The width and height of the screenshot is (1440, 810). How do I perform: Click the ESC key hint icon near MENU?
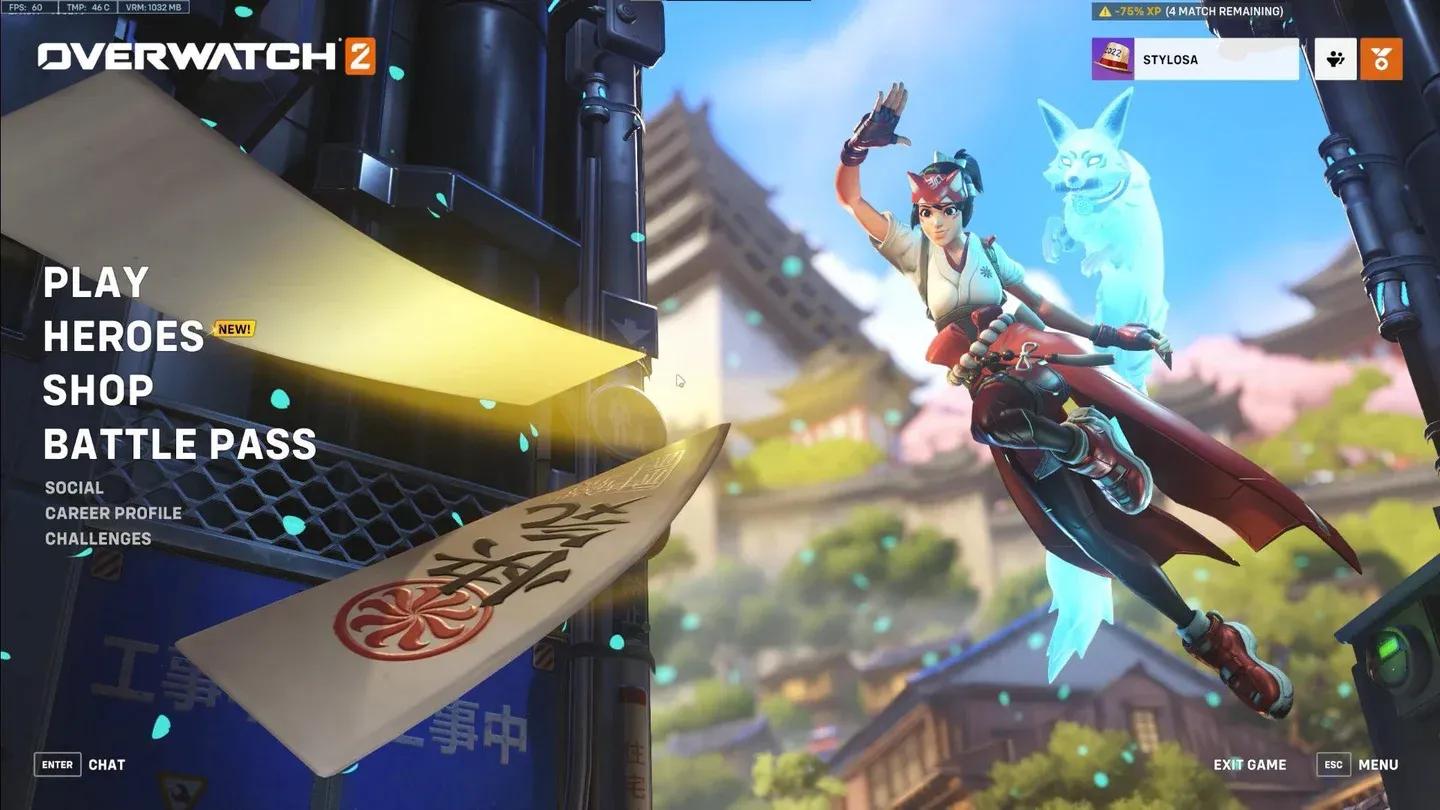1333,764
